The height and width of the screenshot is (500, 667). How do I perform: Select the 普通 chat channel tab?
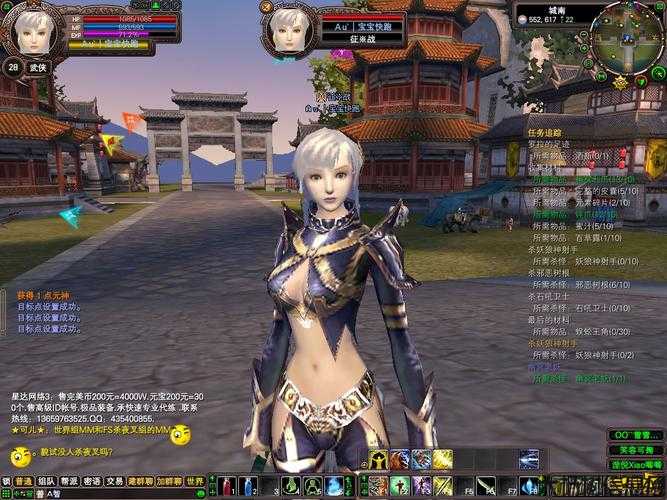point(22,481)
